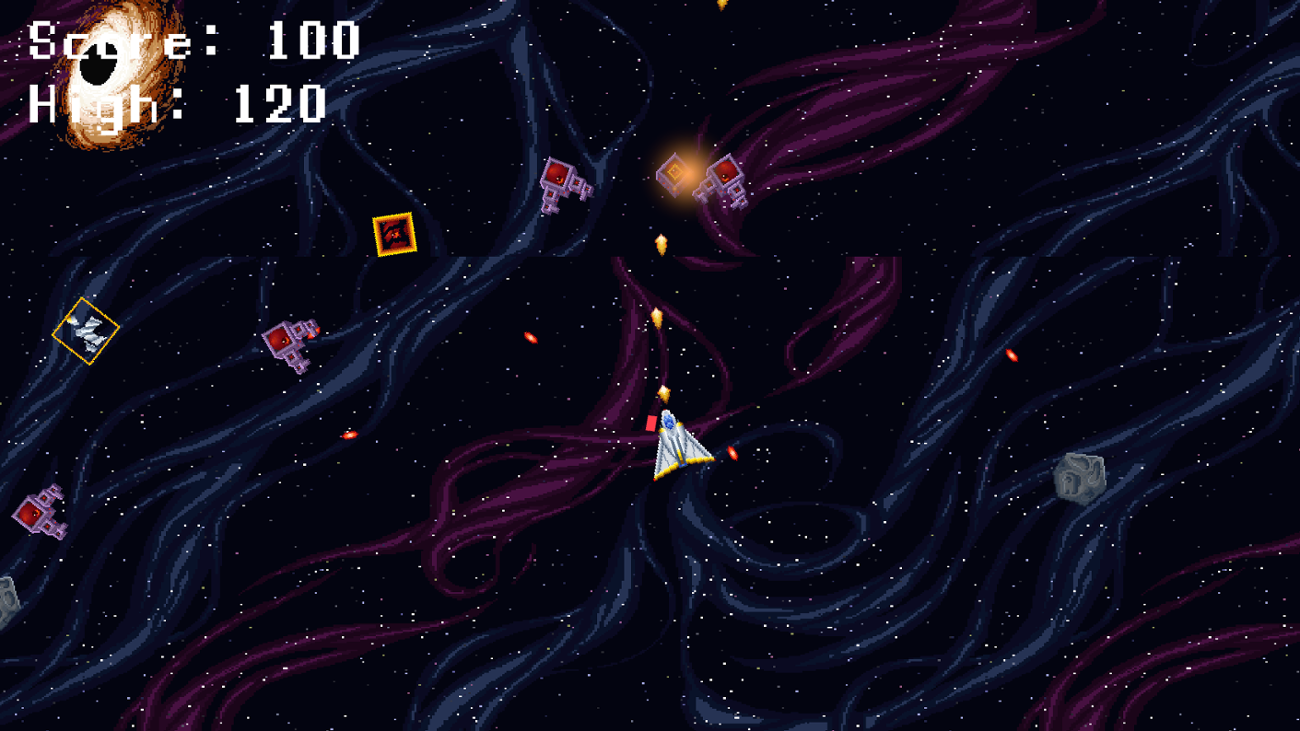The height and width of the screenshot is (731, 1300).
Task: Click the Score: 100 text
Action: tap(190, 42)
